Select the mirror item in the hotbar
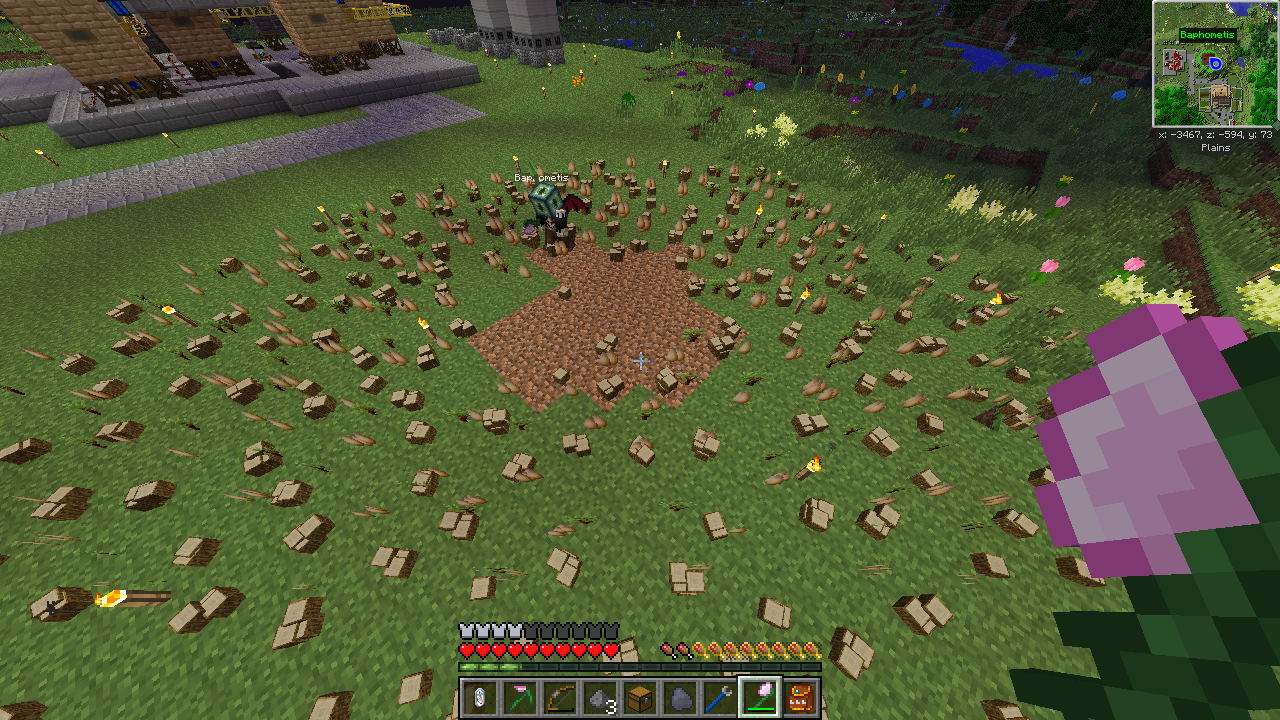 click(479, 698)
